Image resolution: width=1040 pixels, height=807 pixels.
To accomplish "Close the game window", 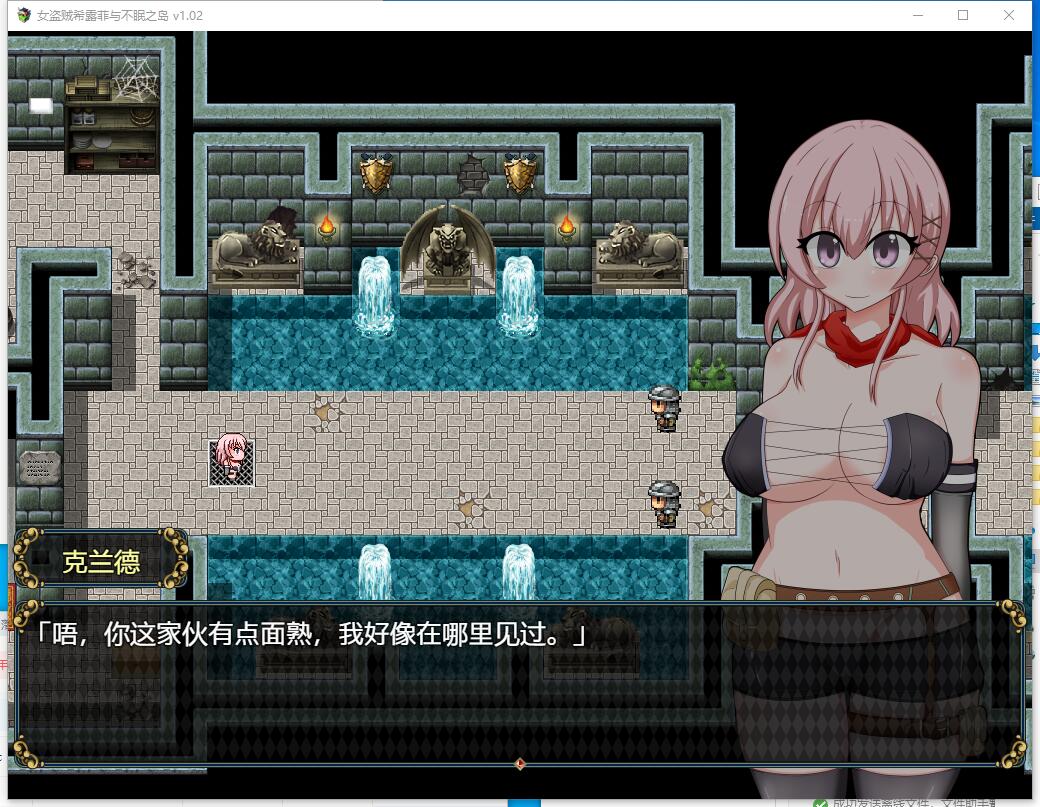I will point(1009,15).
